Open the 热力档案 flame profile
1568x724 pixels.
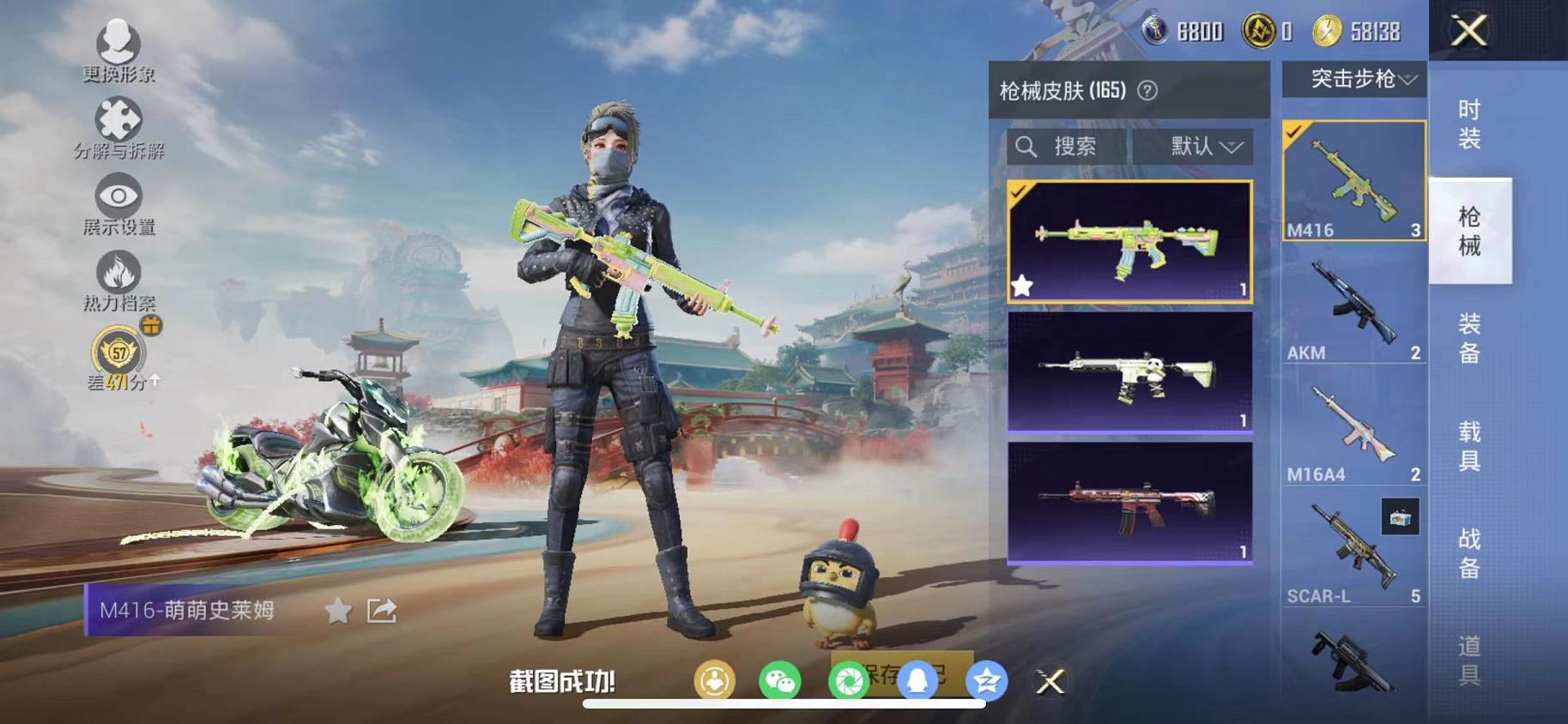[120, 275]
